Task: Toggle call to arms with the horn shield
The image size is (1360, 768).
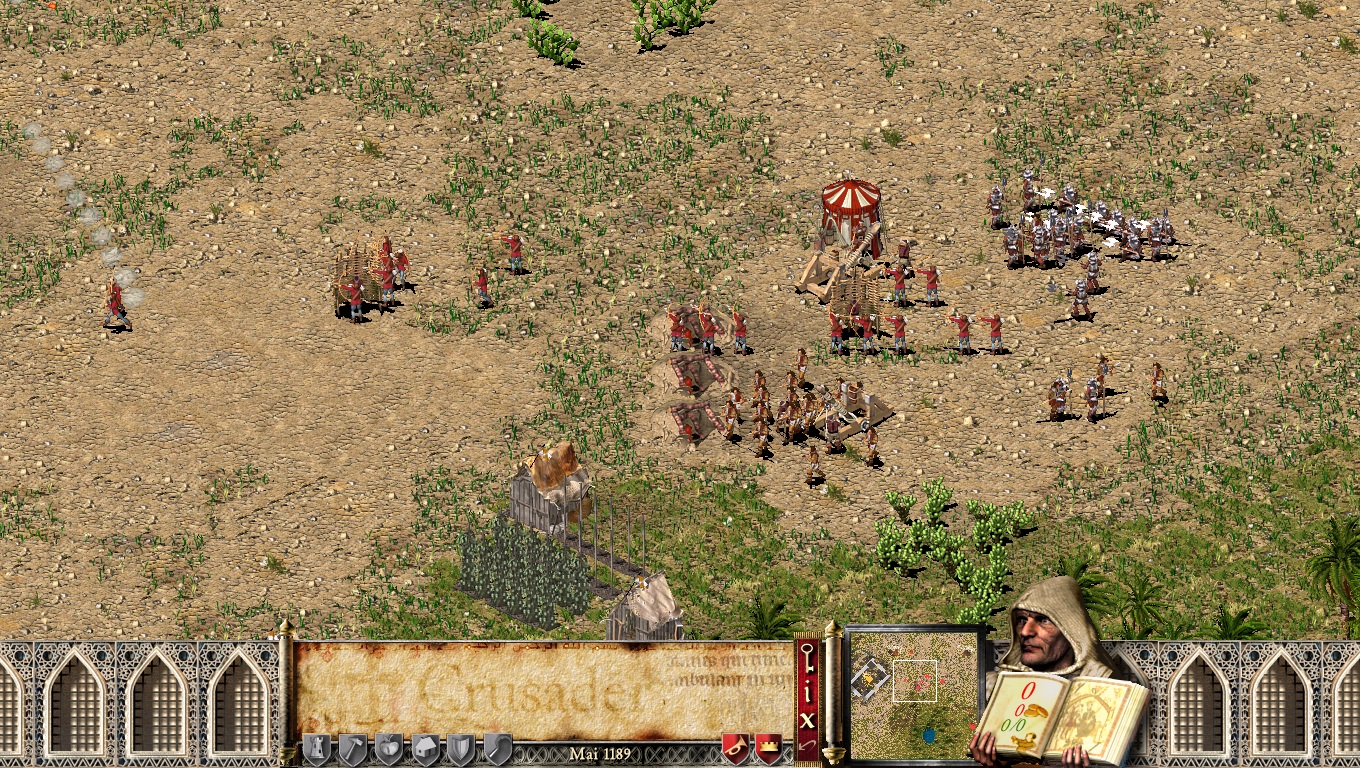Action: tap(733, 748)
